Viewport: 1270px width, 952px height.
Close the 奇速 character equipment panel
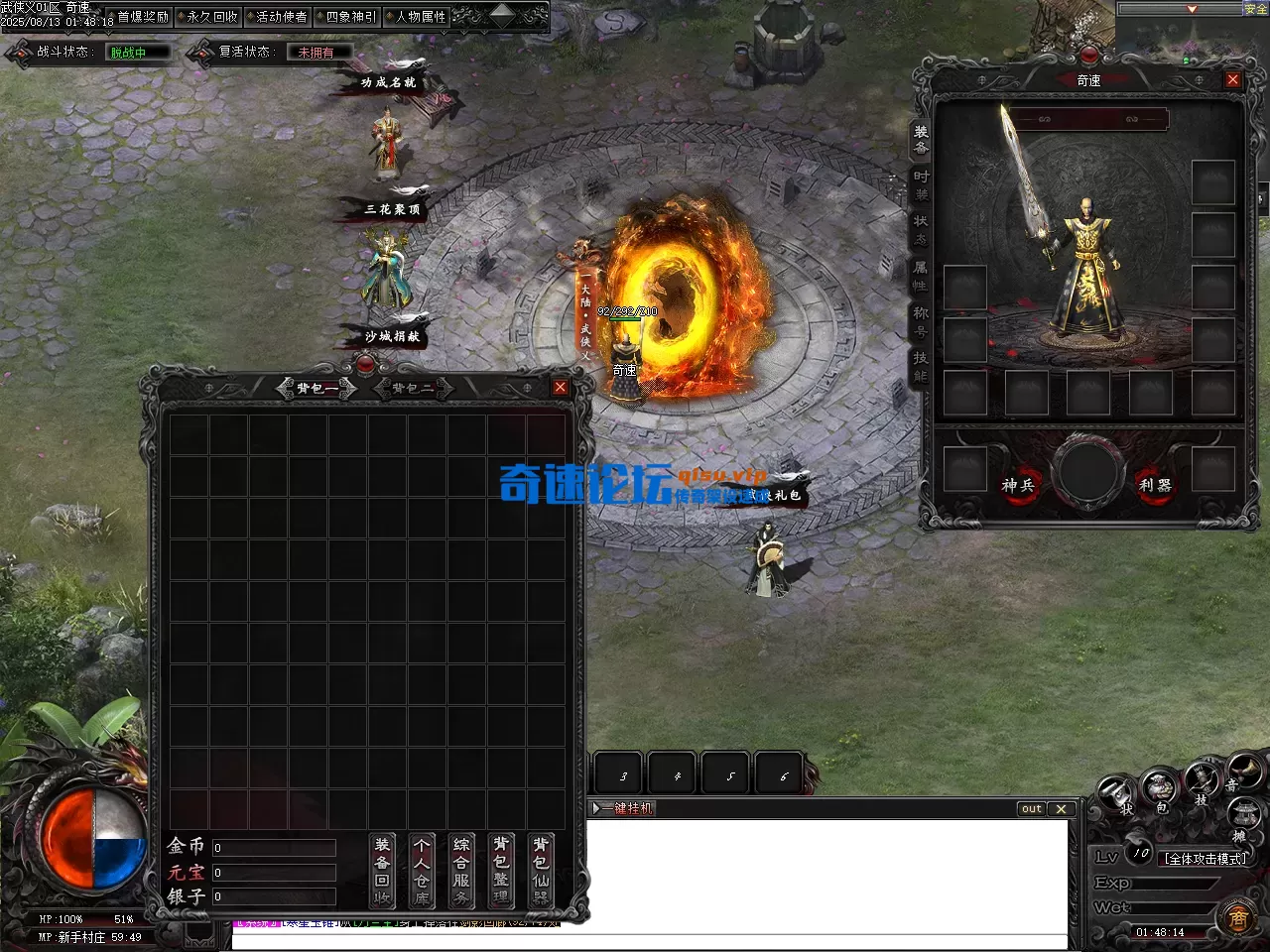[1232, 79]
